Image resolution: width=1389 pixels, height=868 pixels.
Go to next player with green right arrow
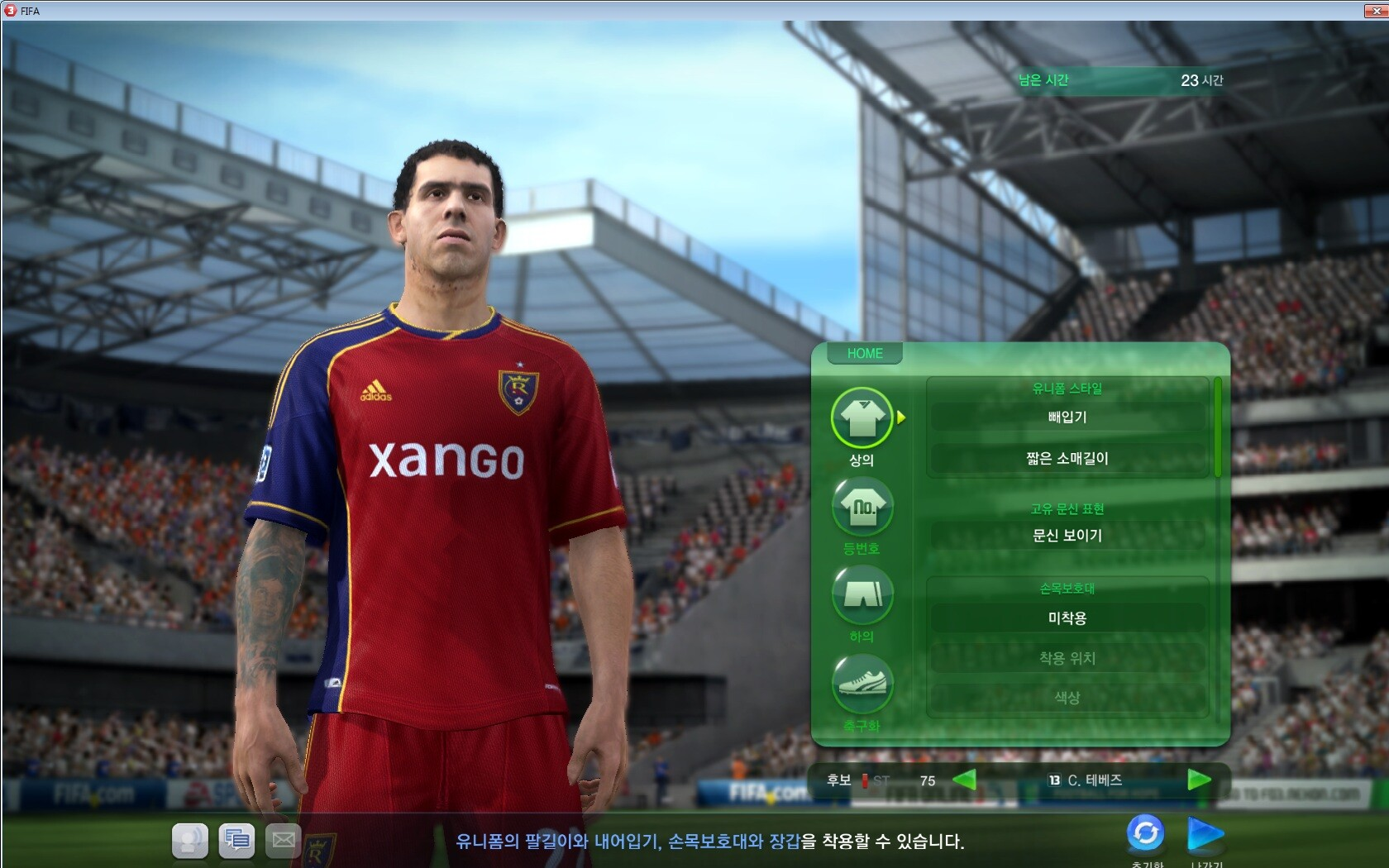pyautogui.click(x=1199, y=780)
